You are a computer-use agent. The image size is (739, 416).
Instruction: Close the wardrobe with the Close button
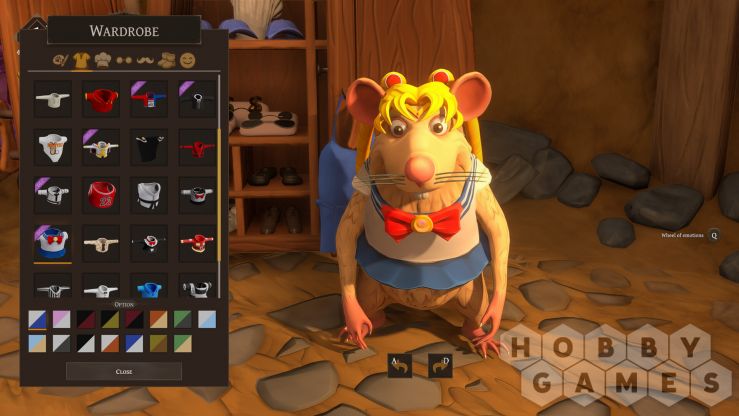point(124,371)
